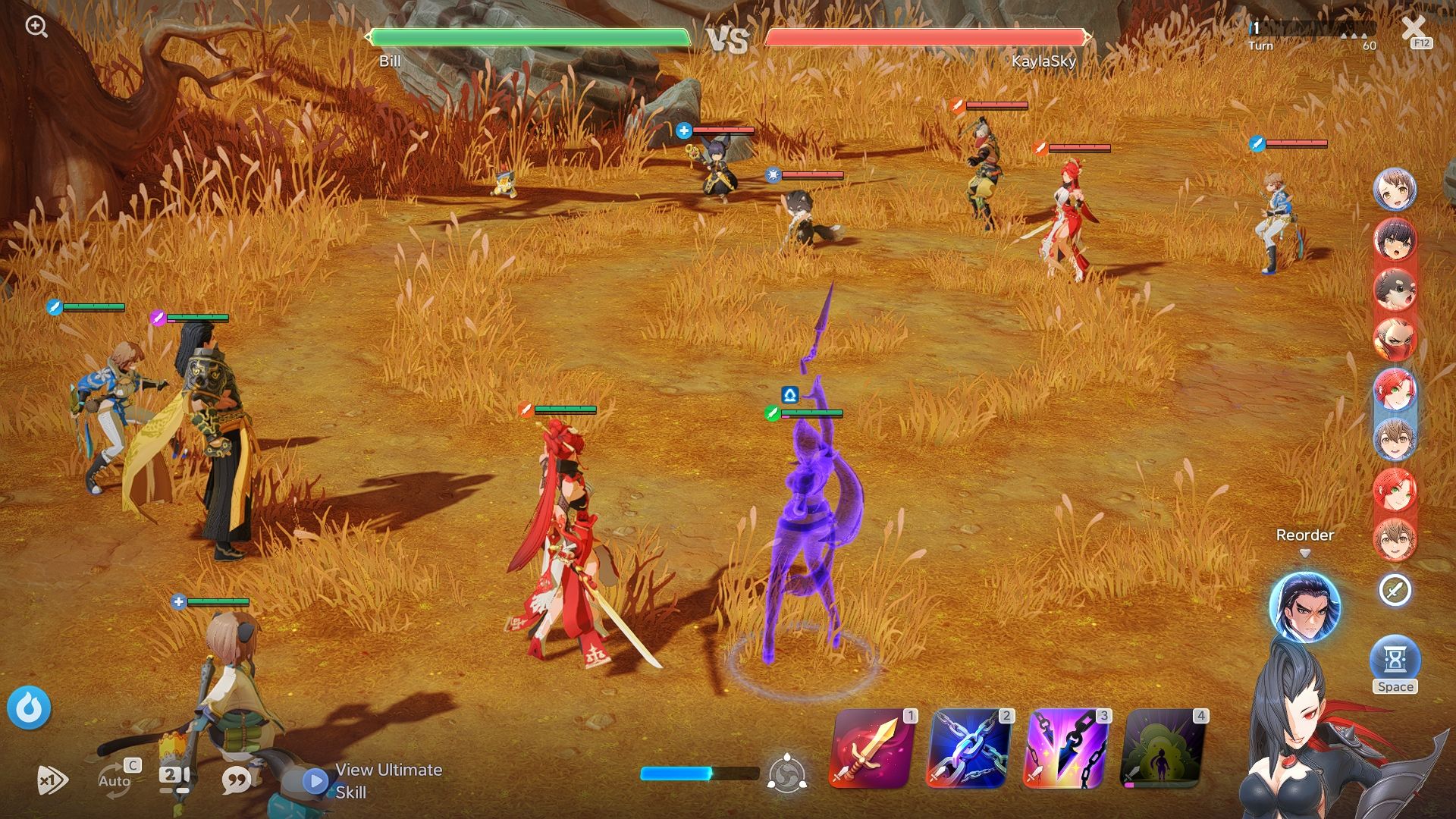Click the hourglass wait turn button

click(x=1395, y=659)
